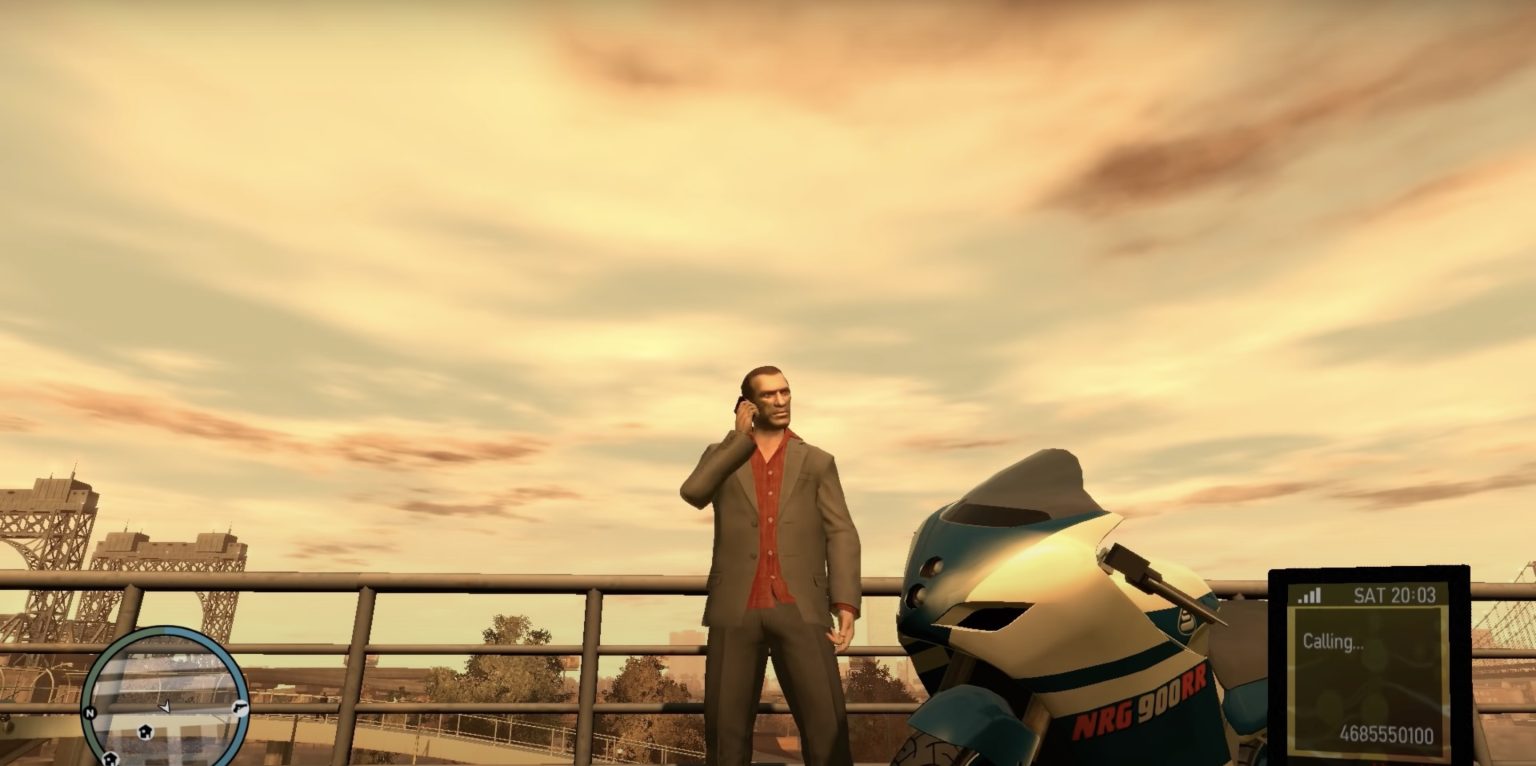Viewport: 1536px width, 766px height.
Task: Click the safehouse icon near minimap center
Action: tap(145, 732)
